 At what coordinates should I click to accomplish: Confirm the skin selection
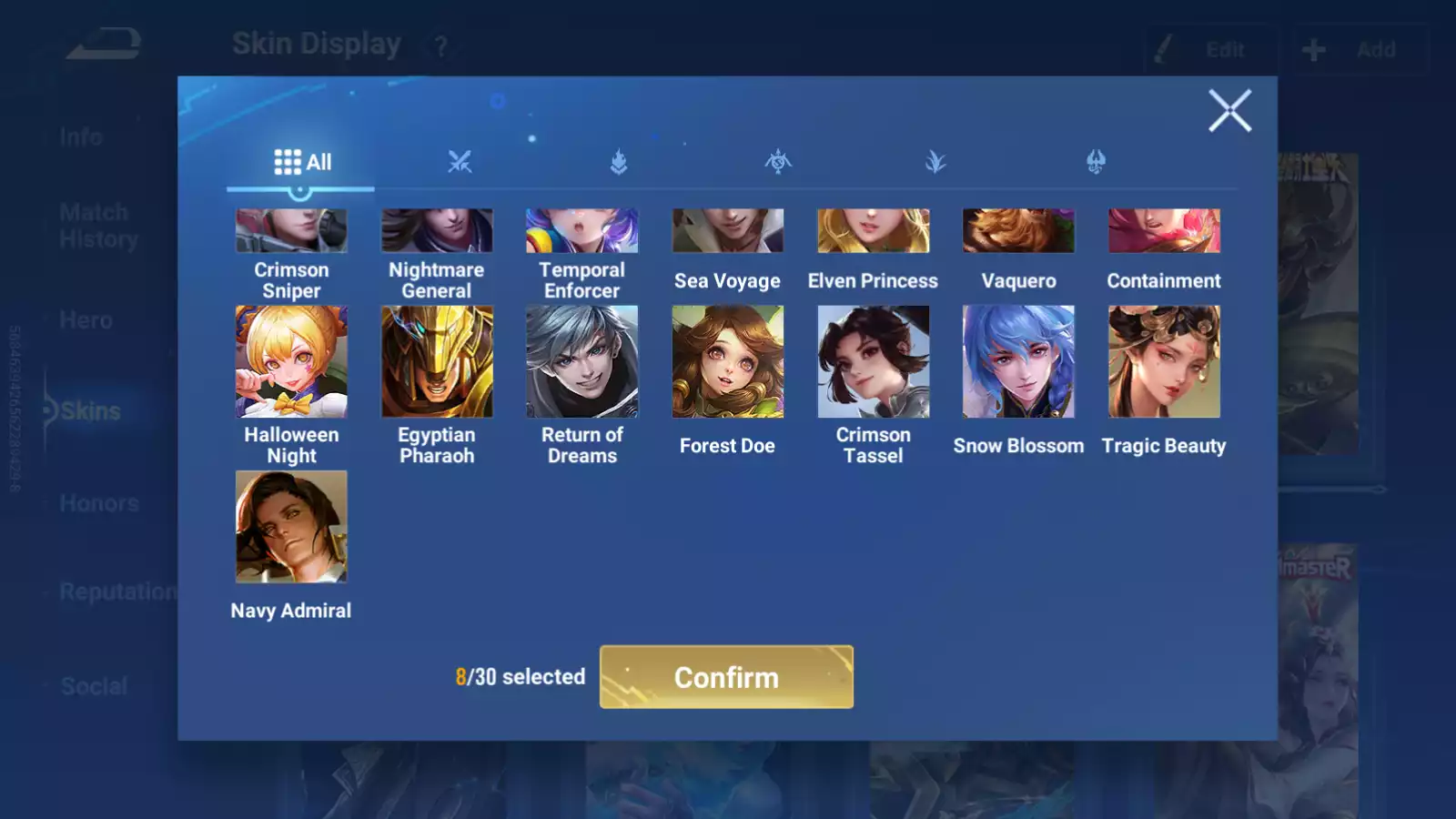[x=726, y=677]
